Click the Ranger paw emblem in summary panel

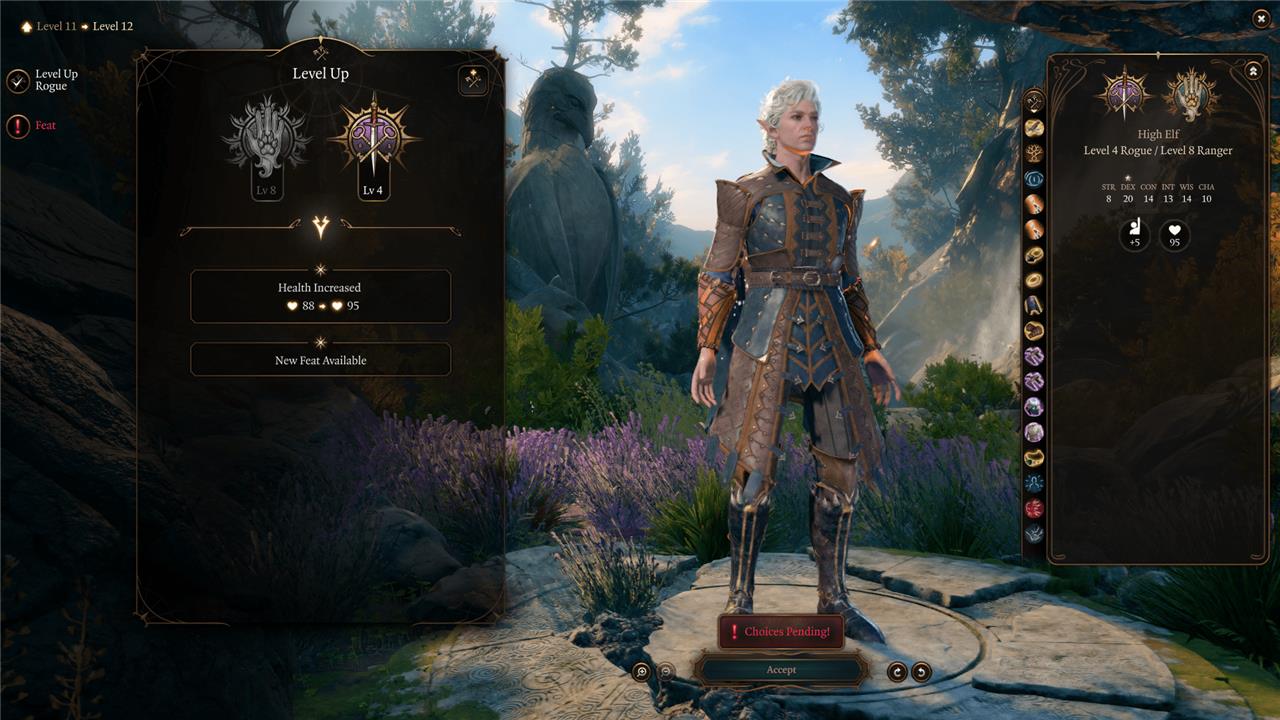1190,95
